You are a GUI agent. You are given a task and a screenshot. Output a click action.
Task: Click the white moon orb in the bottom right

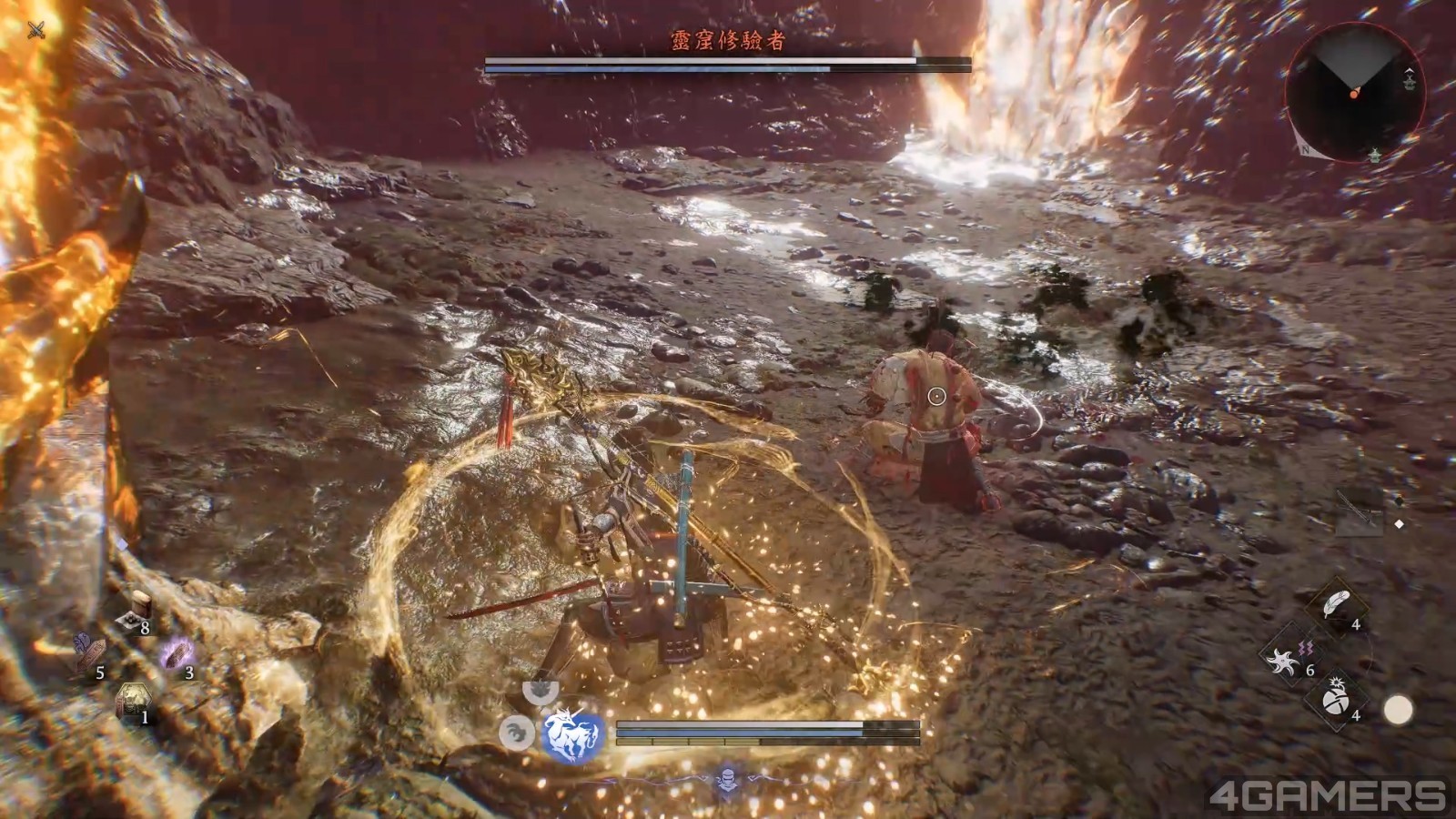[1399, 710]
